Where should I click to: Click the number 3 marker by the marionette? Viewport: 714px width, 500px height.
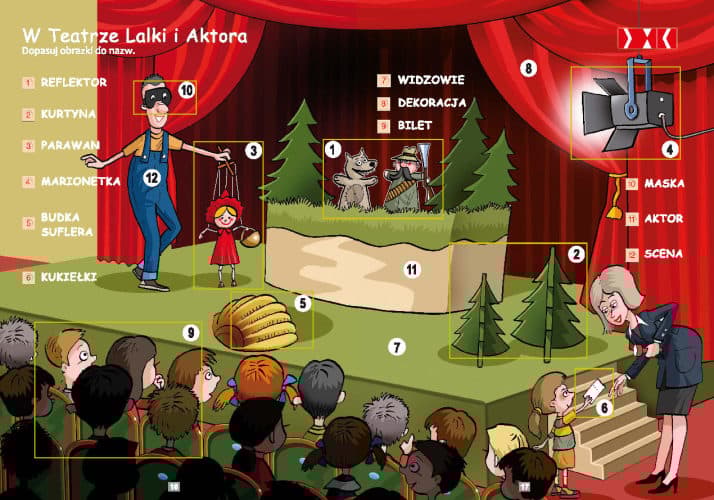click(253, 150)
